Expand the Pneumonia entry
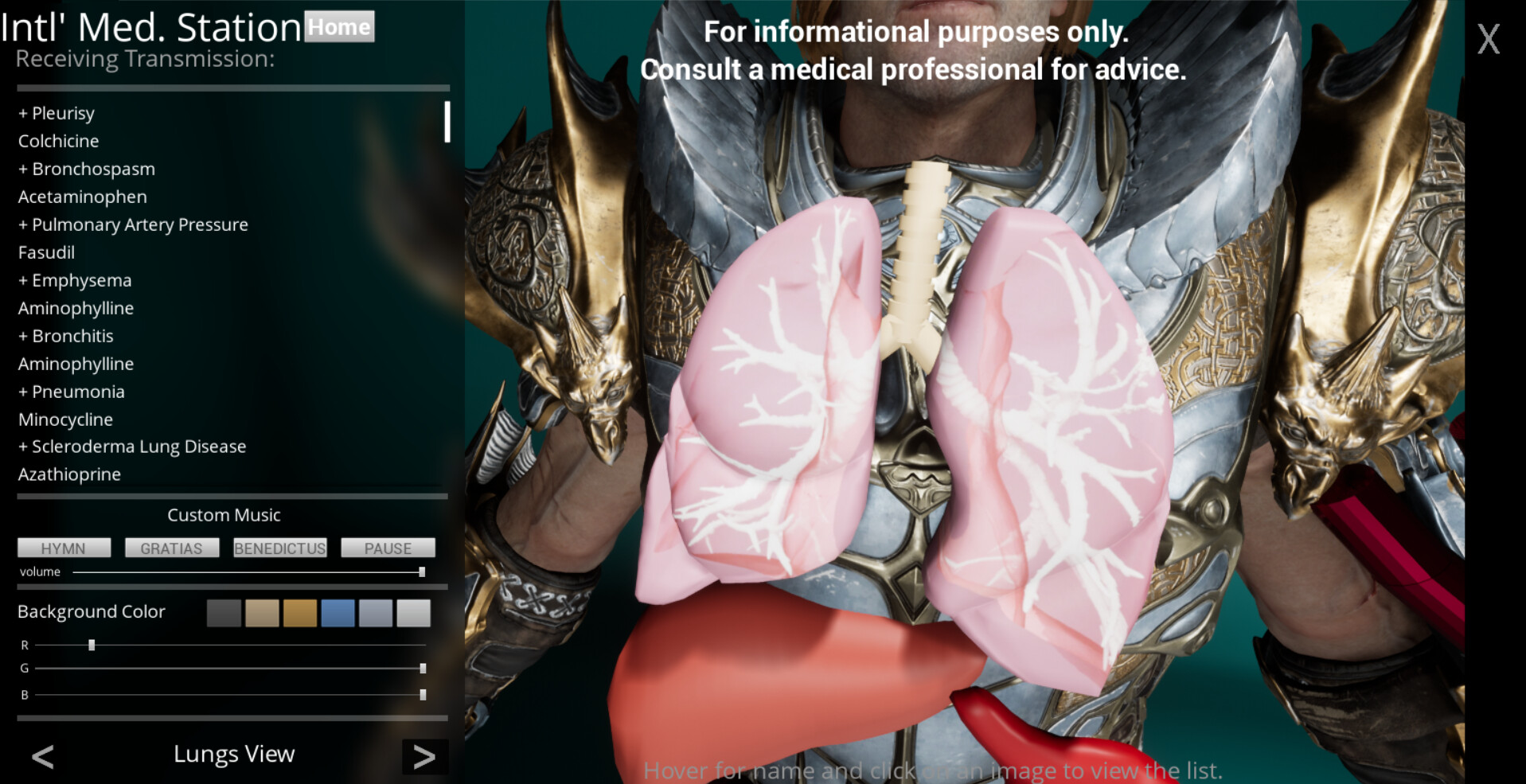Image resolution: width=1526 pixels, height=784 pixels. (x=71, y=392)
